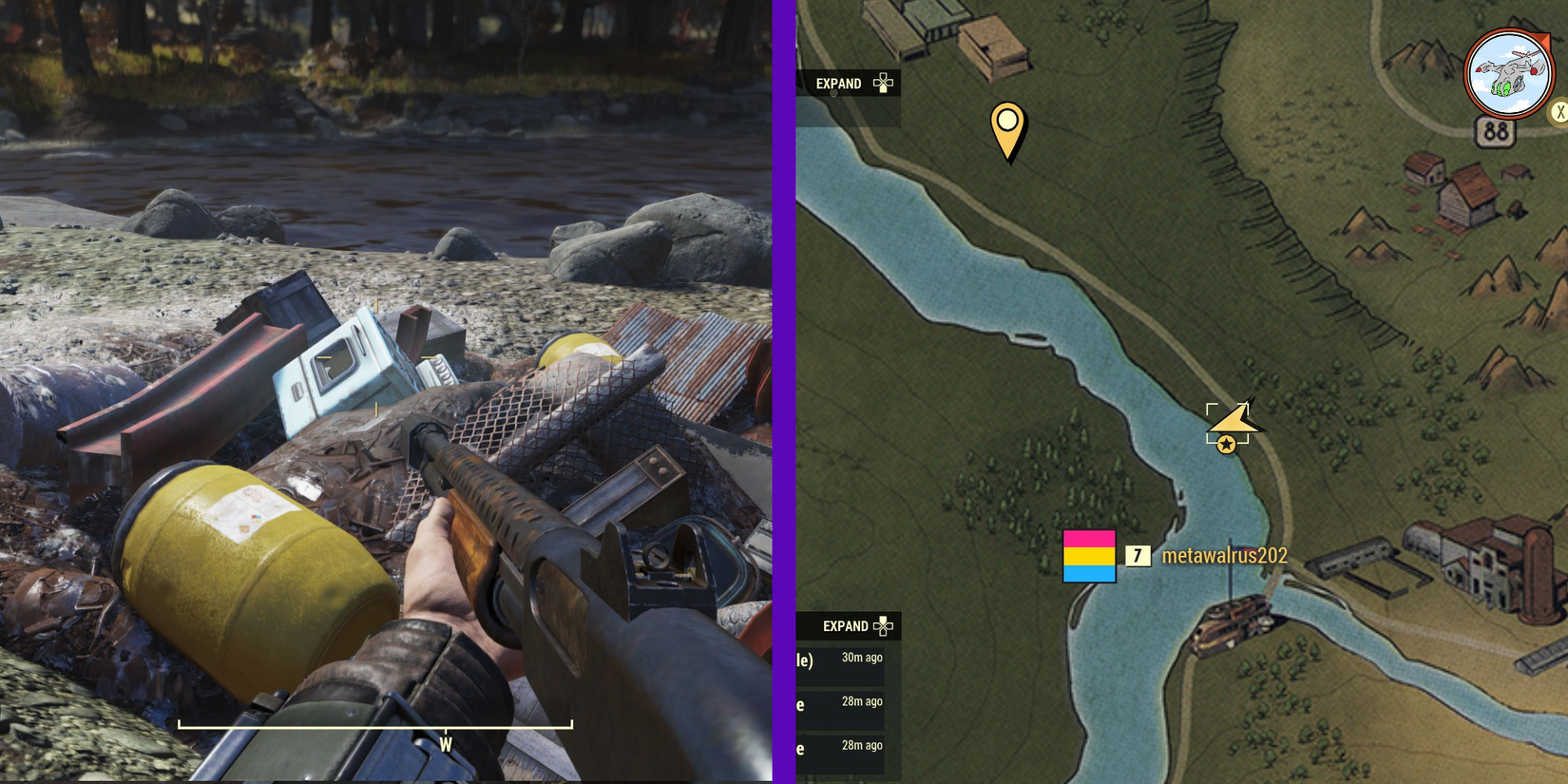Click the D-pad glyph next to the top EXPAND label
The image size is (1568, 784).
[x=883, y=83]
